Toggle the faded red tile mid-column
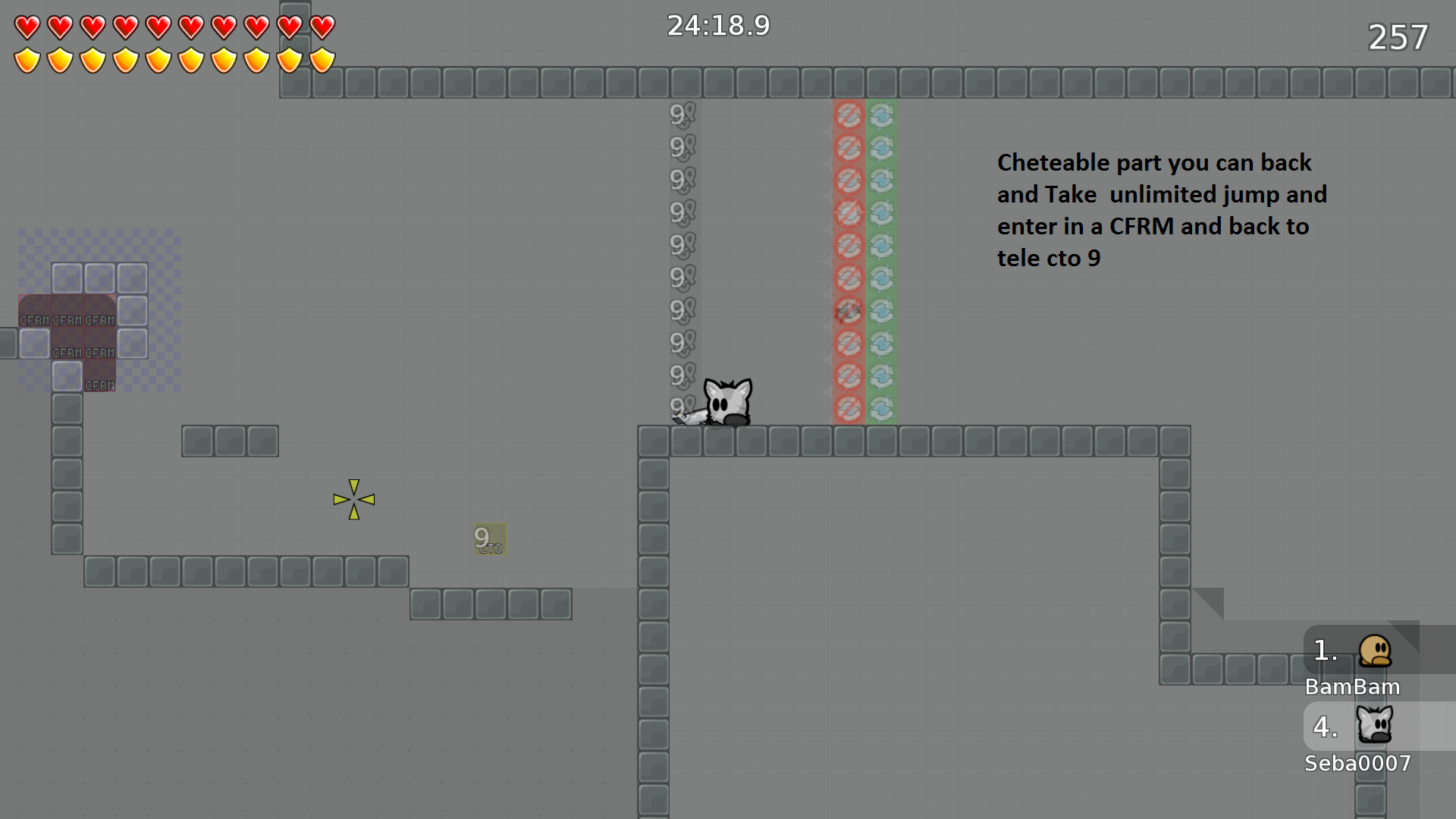This screenshot has width=1456, height=819. pyautogui.click(x=849, y=310)
